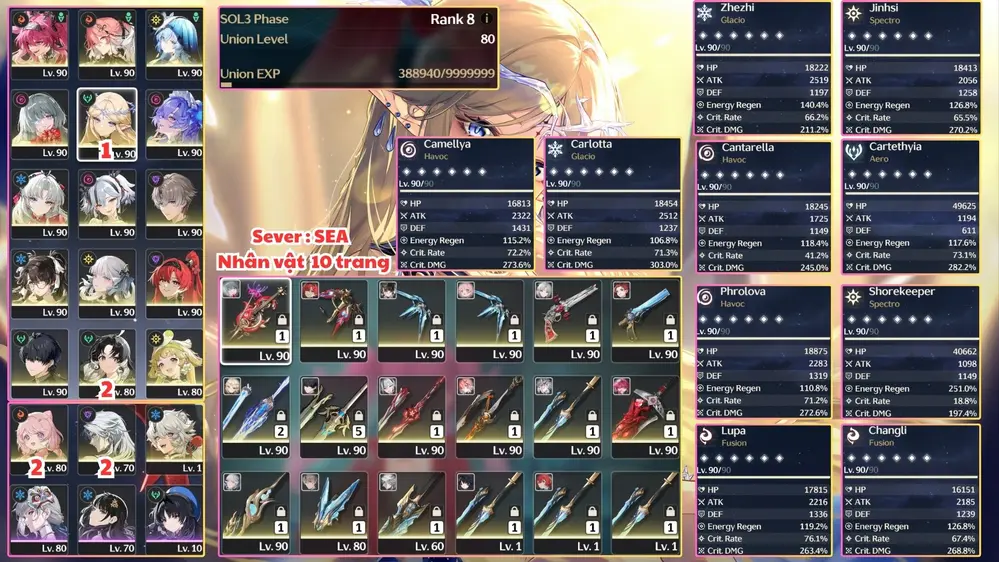
Task: Open Camellya's stat card
Action: pyautogui.click(x=466, y=205)
